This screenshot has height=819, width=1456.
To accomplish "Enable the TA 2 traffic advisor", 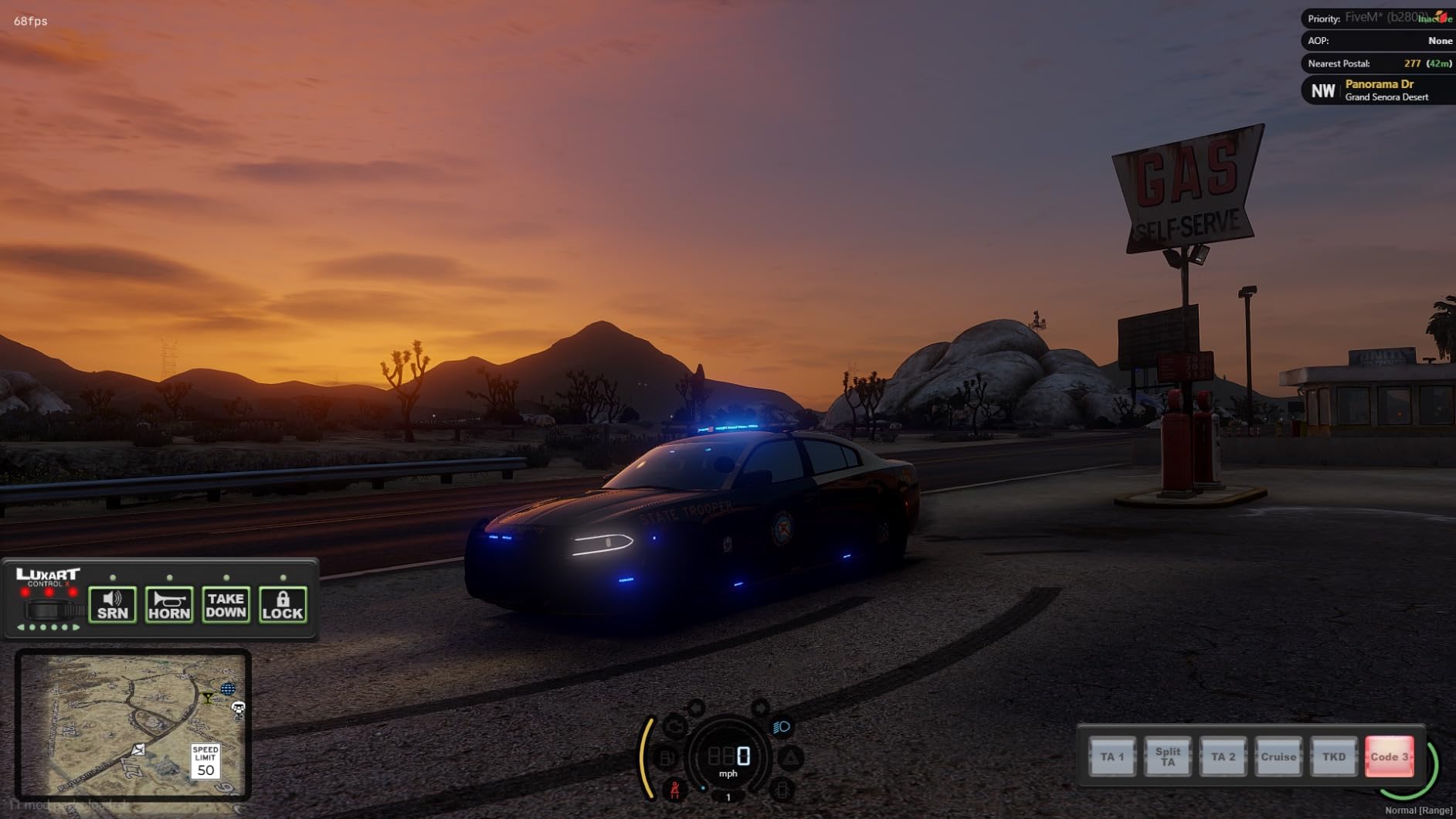I will click(1223, 756).
